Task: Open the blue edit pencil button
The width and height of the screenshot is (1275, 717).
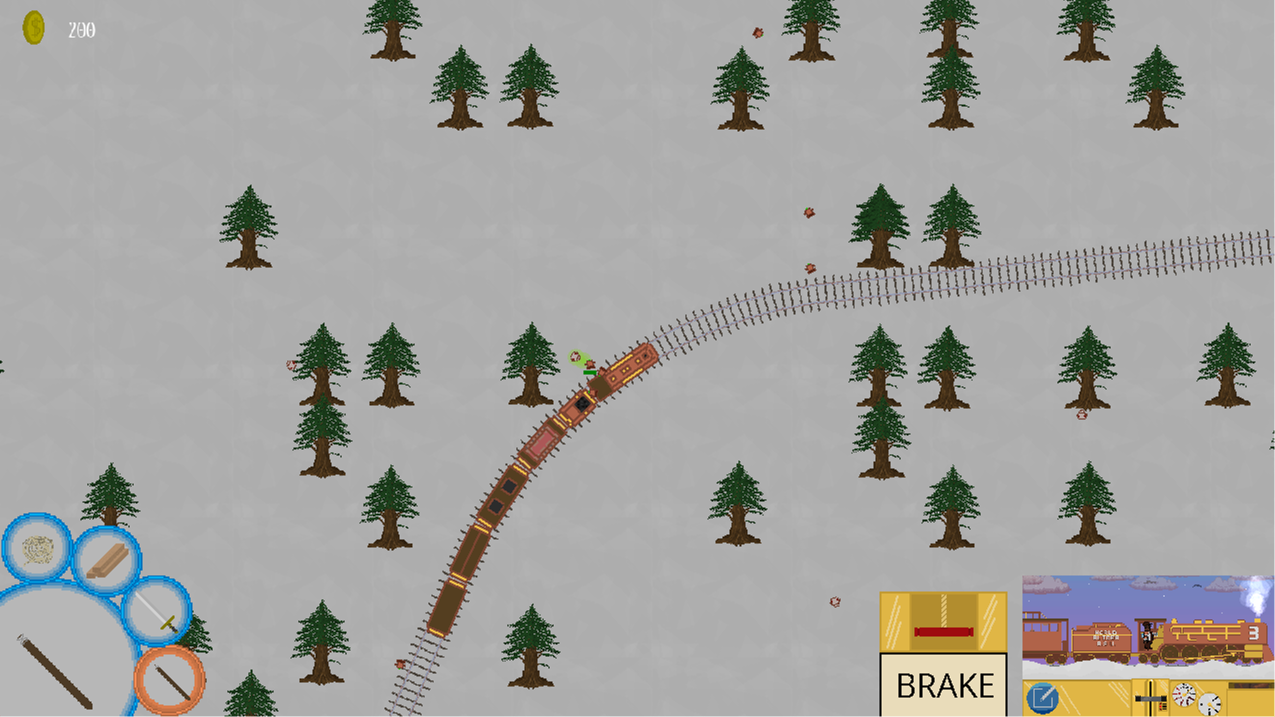Action: click(x=1042, y=697)
